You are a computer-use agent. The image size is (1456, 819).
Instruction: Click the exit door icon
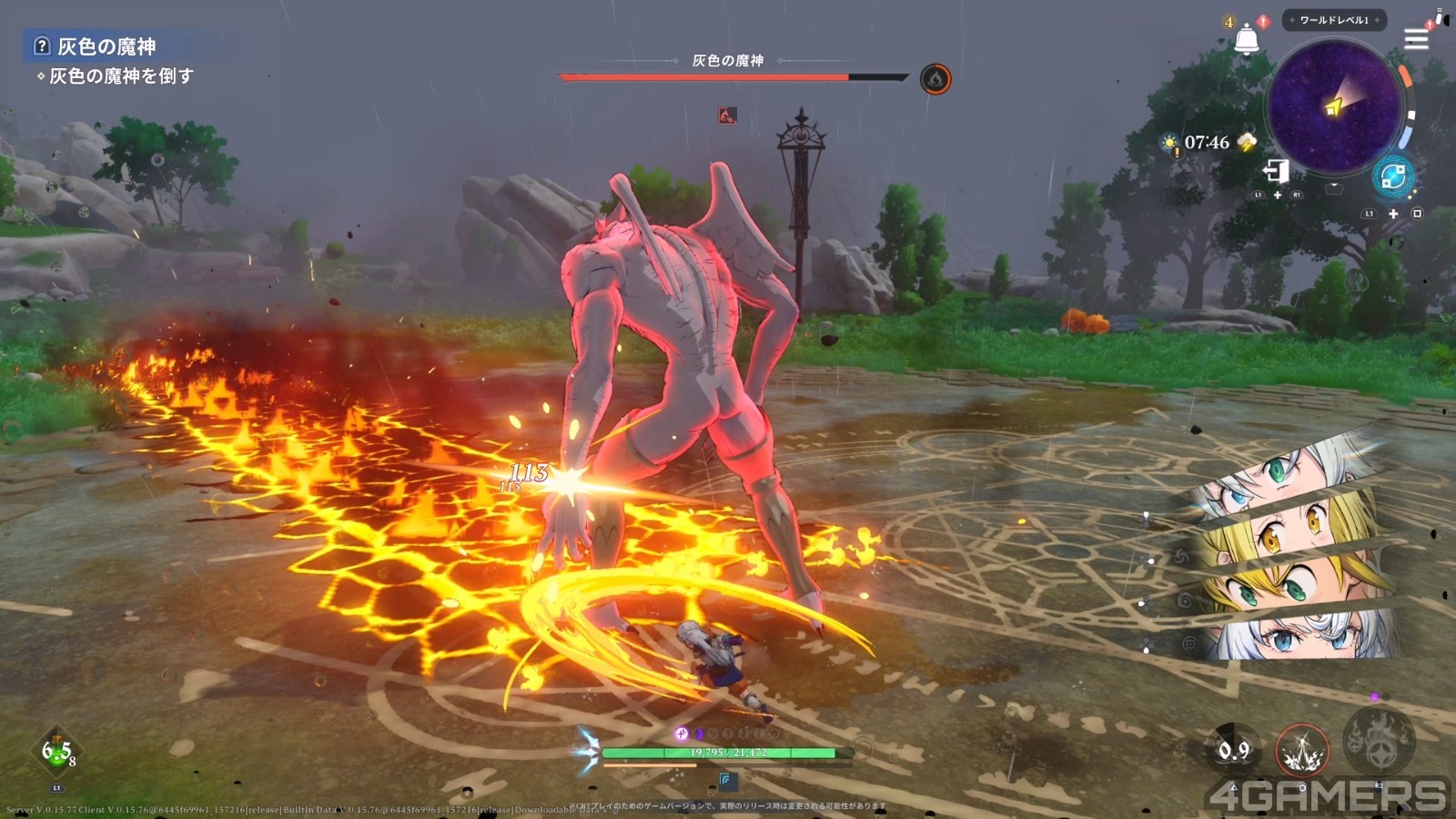(x=1276, y=170)
